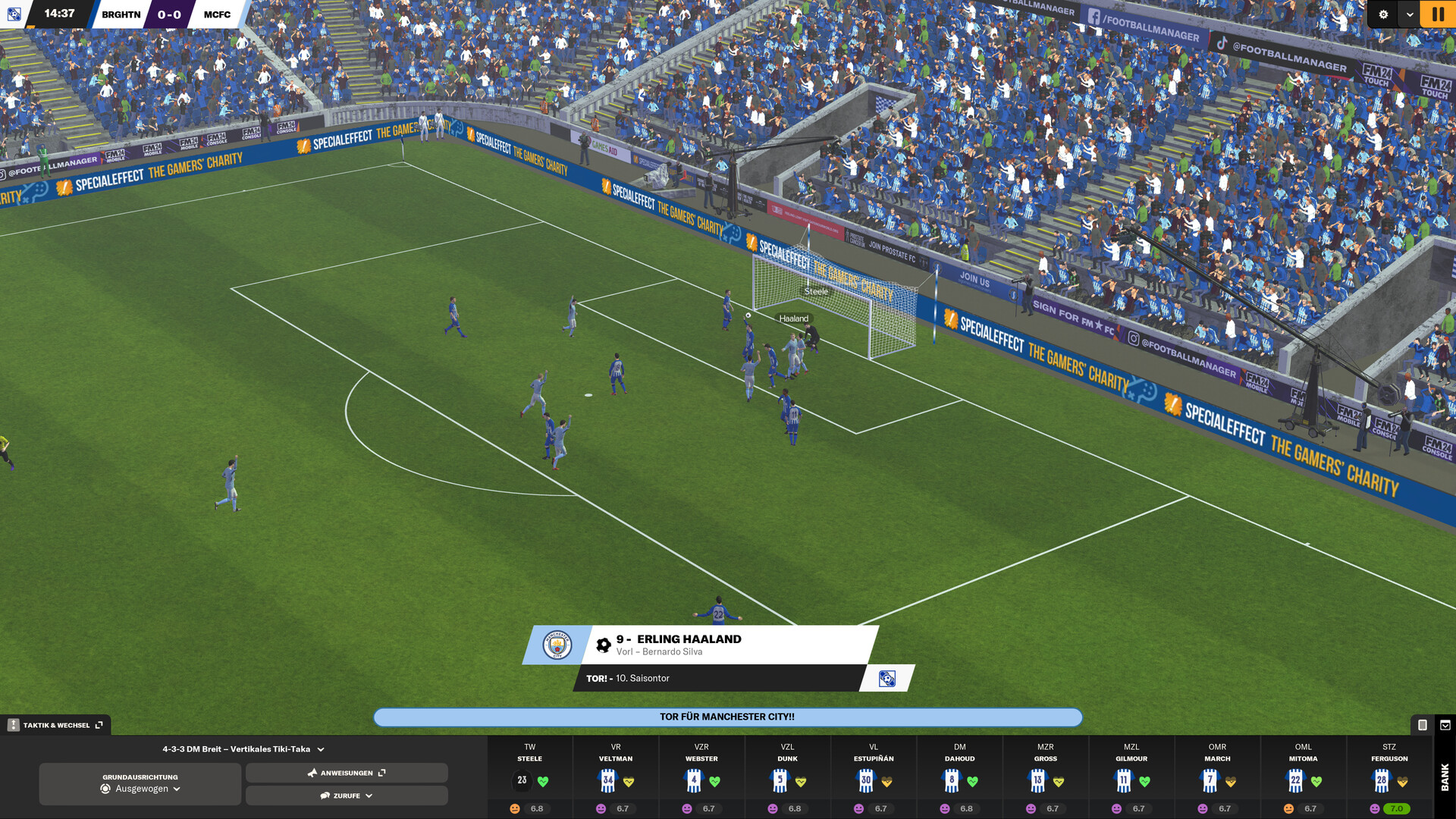Pause the match with the orange button

pos(1437,14)
